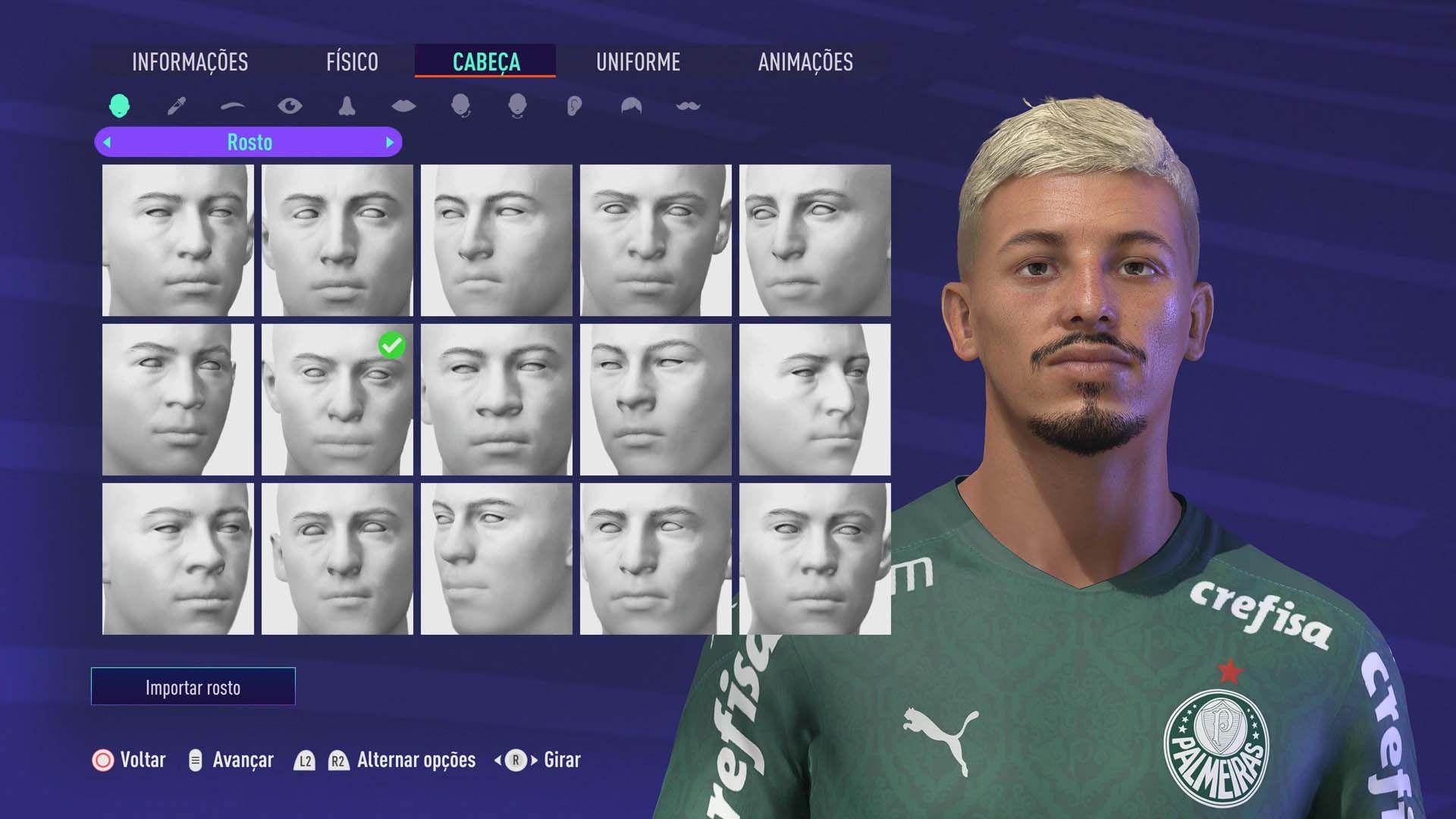Choose the mustache facial hair icon
This screenshot has width=1456, height=819.
tap(686, 106)
